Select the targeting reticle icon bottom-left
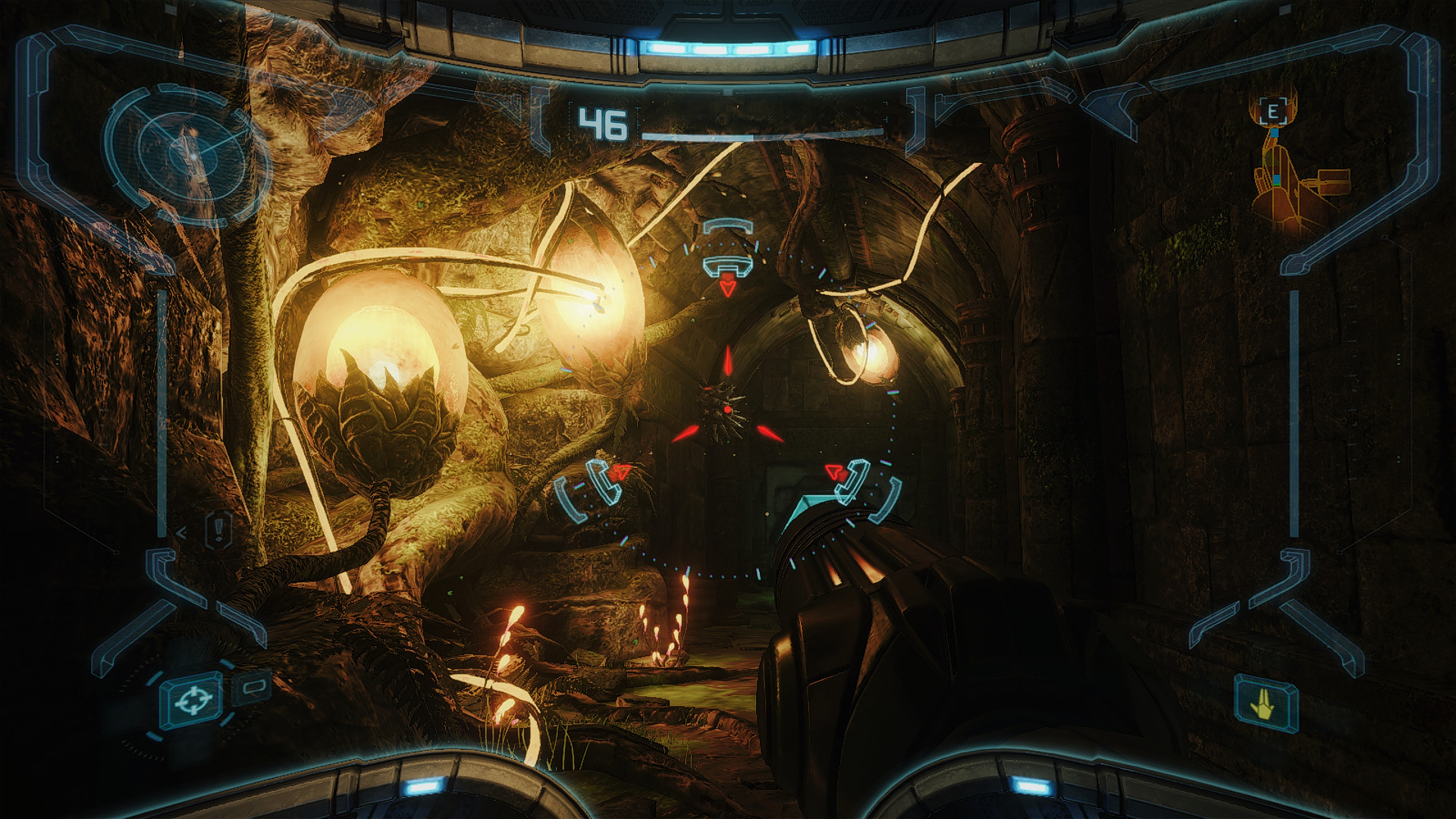1456x819 pixels. coord(194,699)
